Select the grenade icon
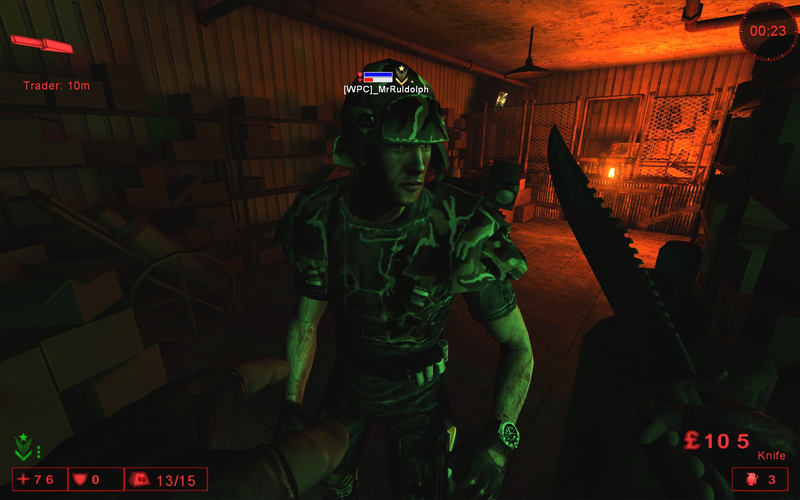This screenshot has height=500, width=800. (x=752, y=479)
